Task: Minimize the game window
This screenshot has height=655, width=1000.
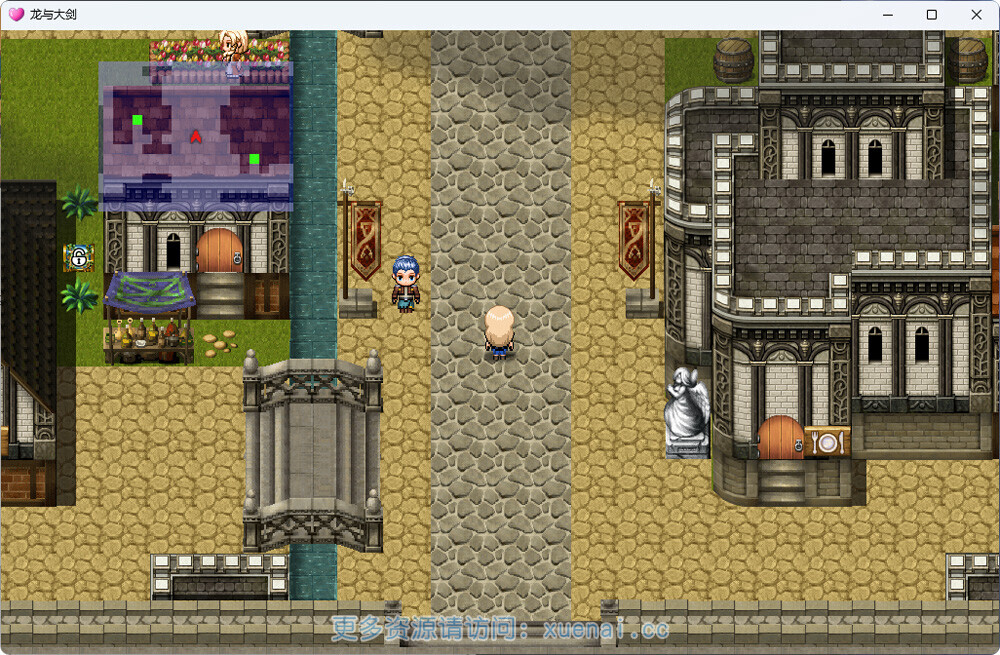Action: click(x=886, y=15)
